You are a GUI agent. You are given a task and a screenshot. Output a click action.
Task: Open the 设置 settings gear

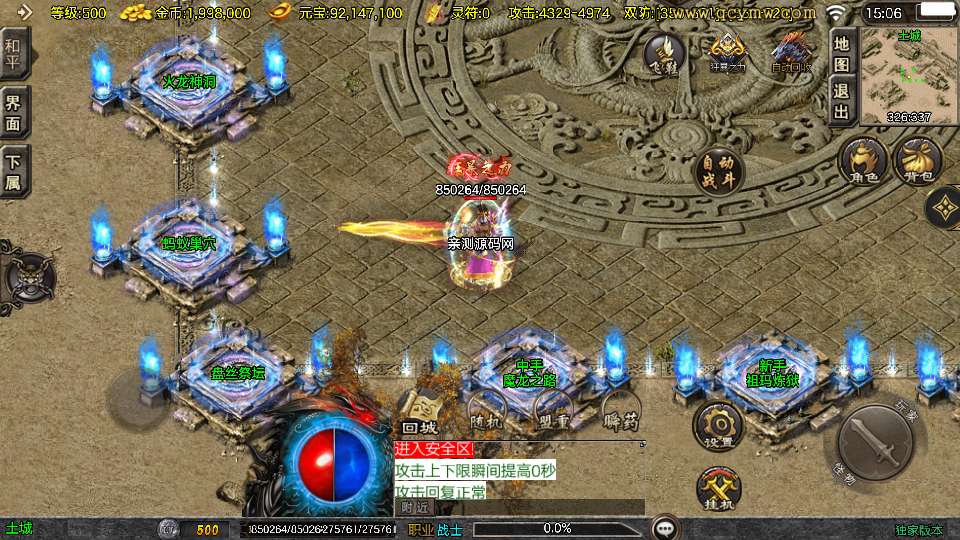pyautogui.click(x=719, y=425)
